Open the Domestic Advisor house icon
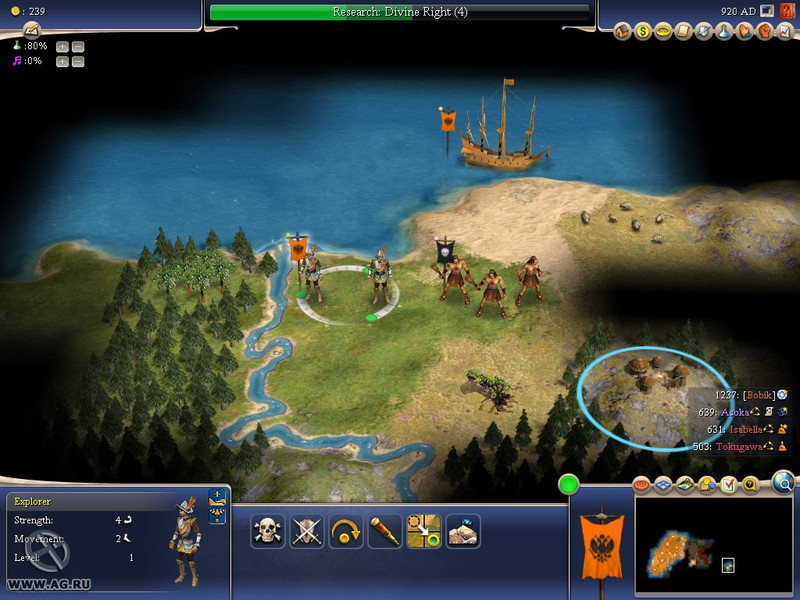The width and height of the screenshot is (800, 600). click(622, 32)
